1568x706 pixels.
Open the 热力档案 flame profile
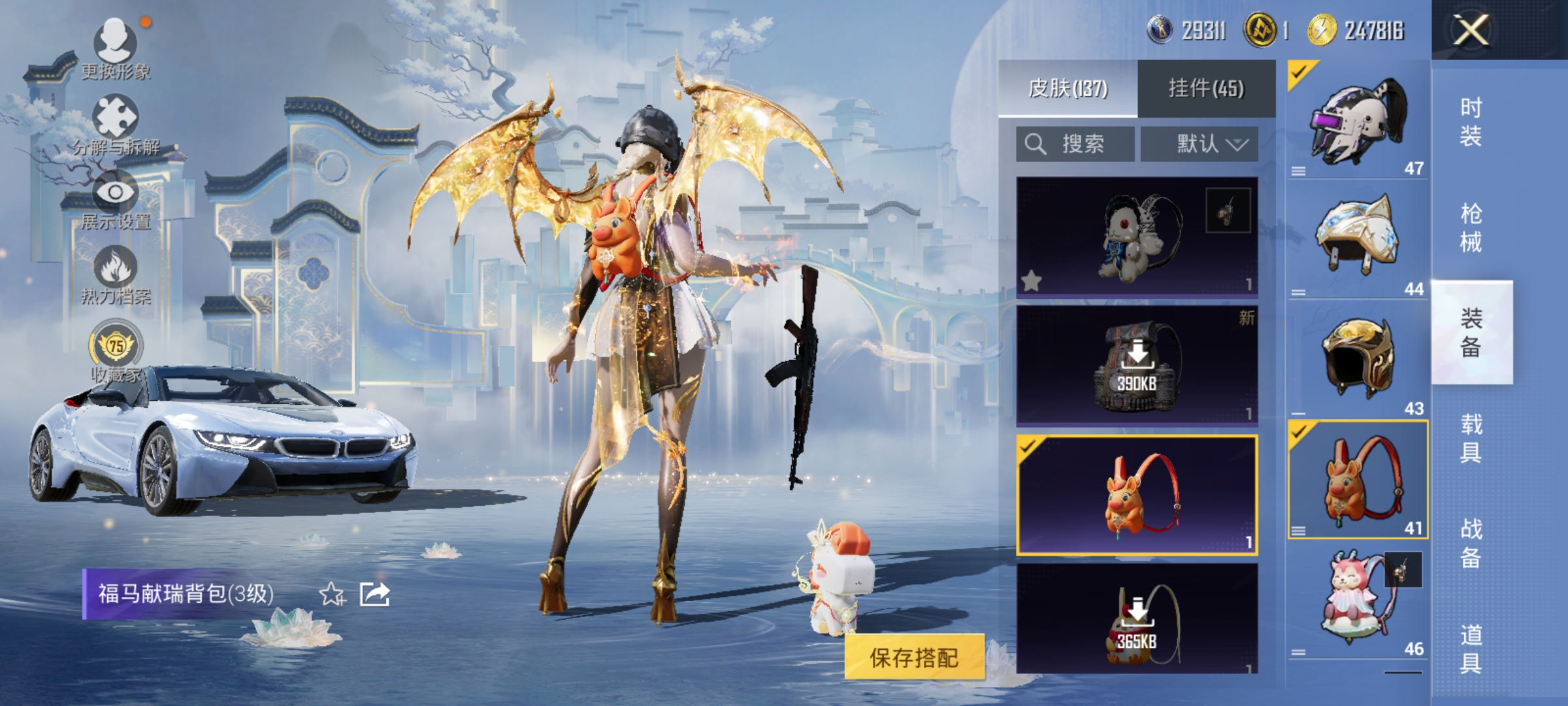pyautogui.click(x=116, y=276)
